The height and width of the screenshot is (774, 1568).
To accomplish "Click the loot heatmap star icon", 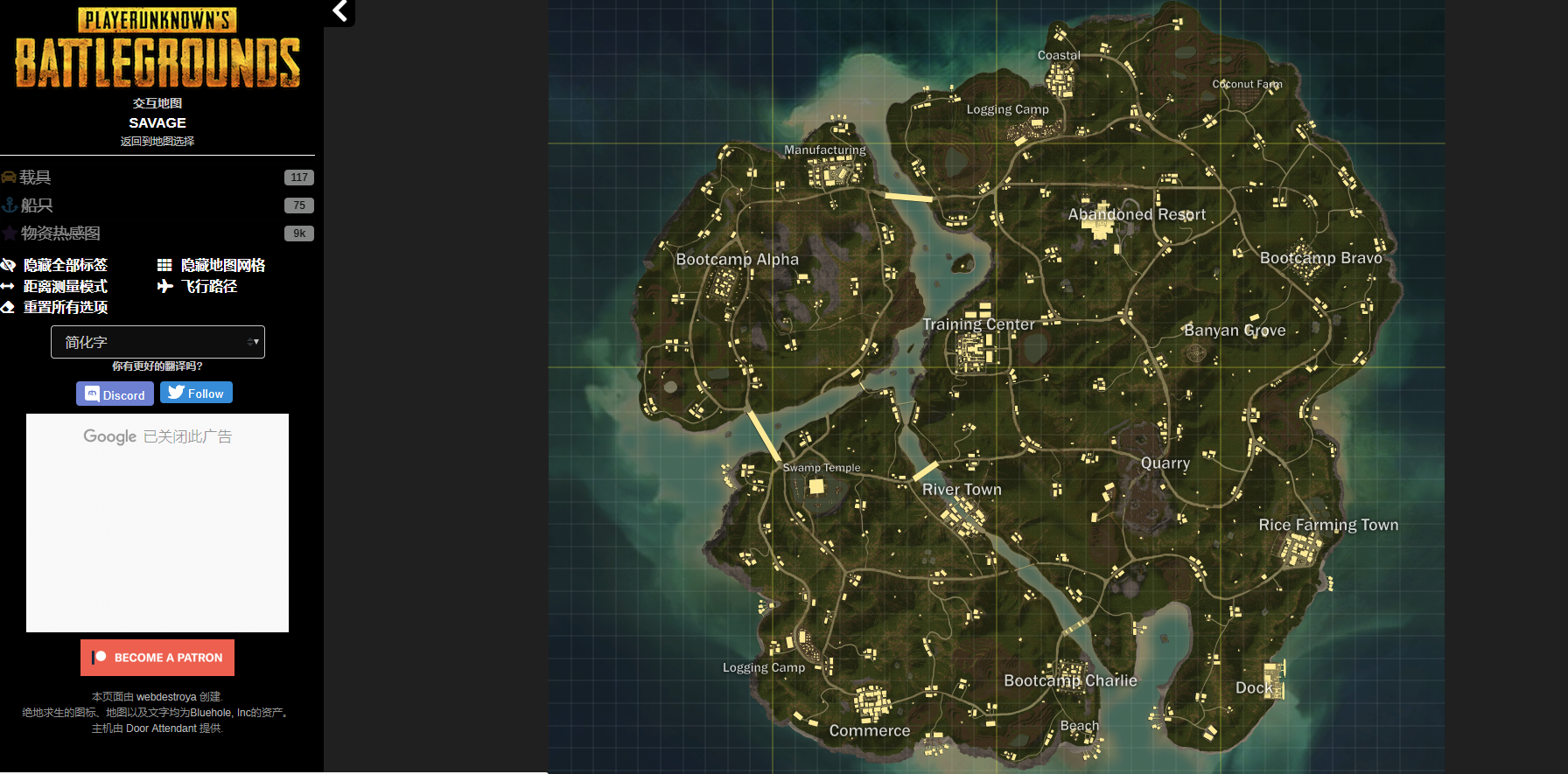I will (x=9, y=233).
